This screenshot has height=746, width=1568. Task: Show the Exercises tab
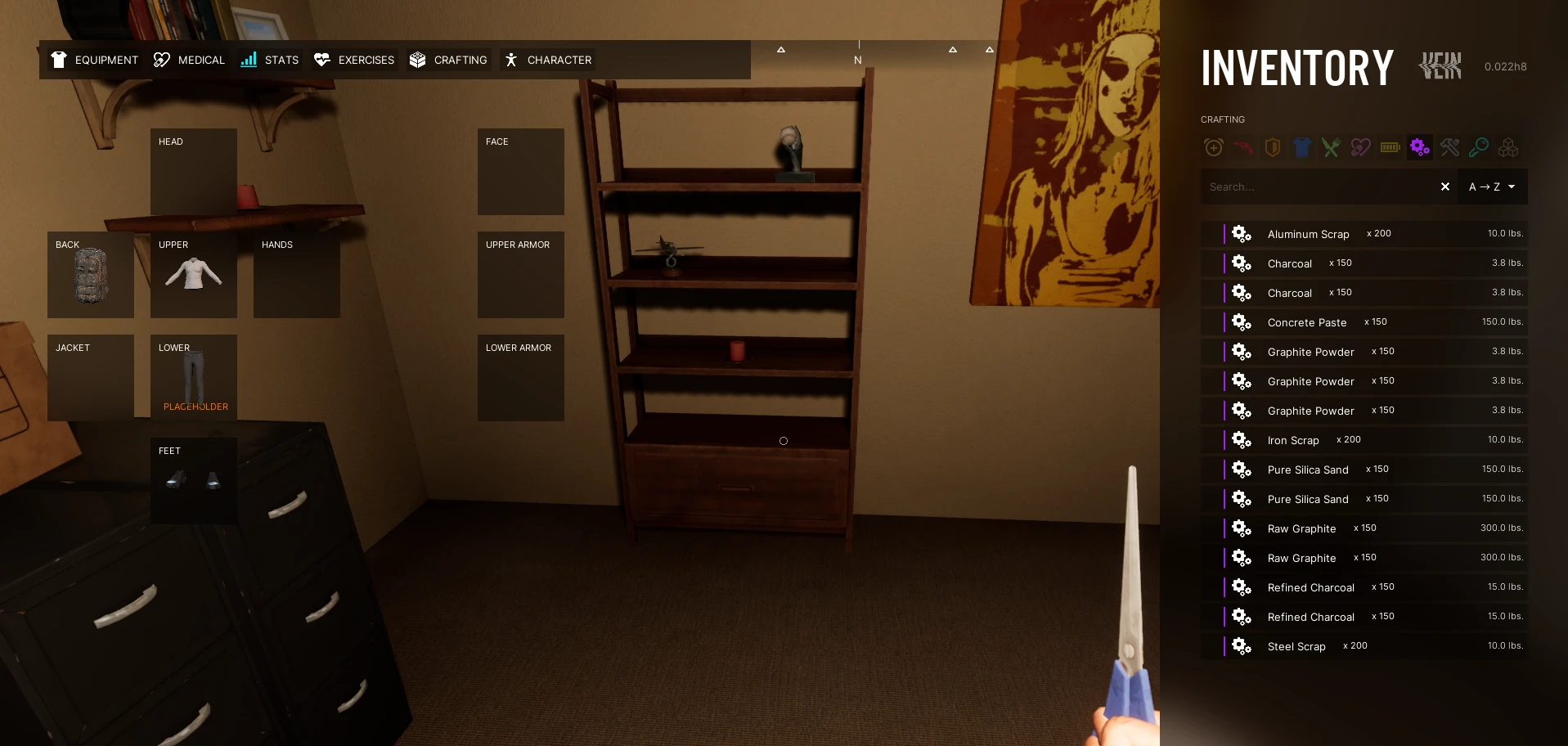click(354, 60)
